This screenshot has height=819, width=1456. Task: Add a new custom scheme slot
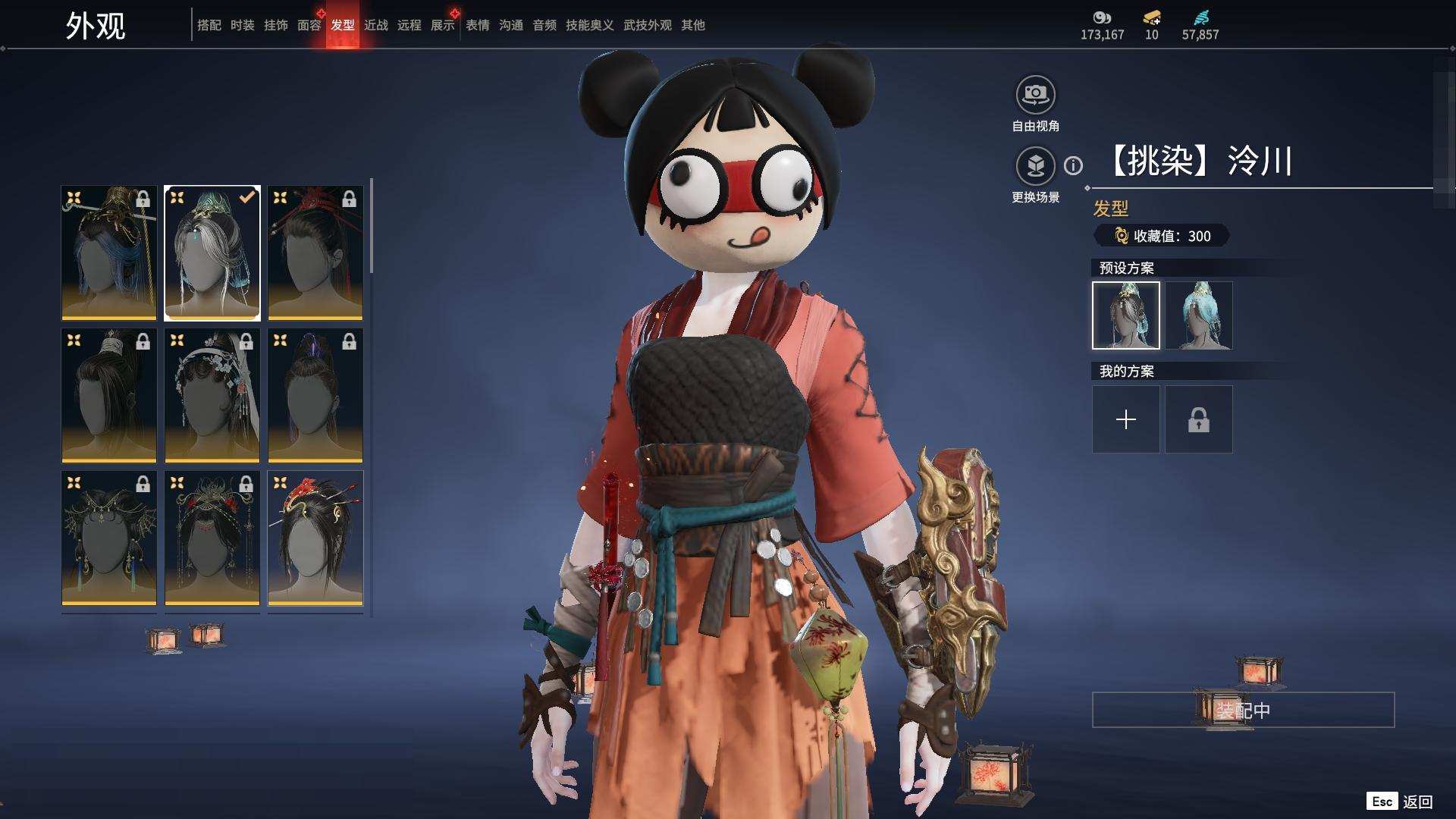[1125, 419]
